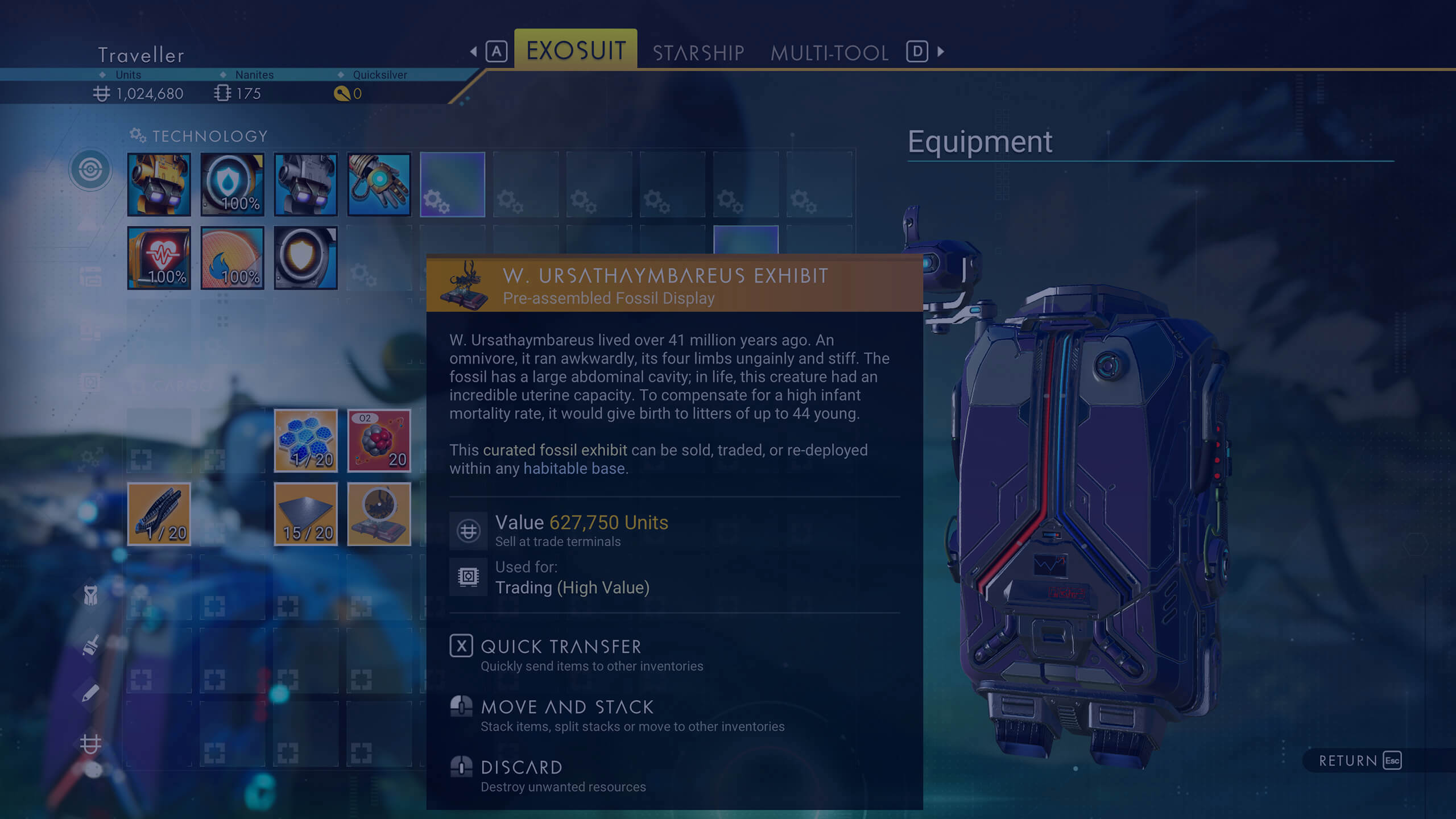The image size is (1456, 819).
Task: Open the Multi-Tool tab
Action: coord(829,52)
